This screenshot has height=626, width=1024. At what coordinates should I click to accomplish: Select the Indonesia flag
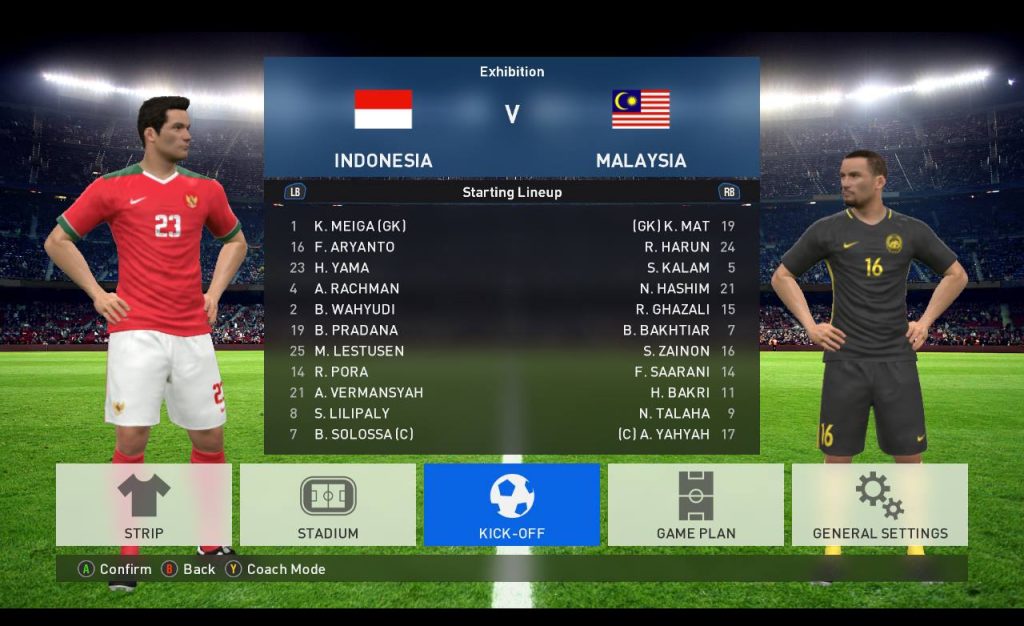pyautogui.click(x=383, y=109)
